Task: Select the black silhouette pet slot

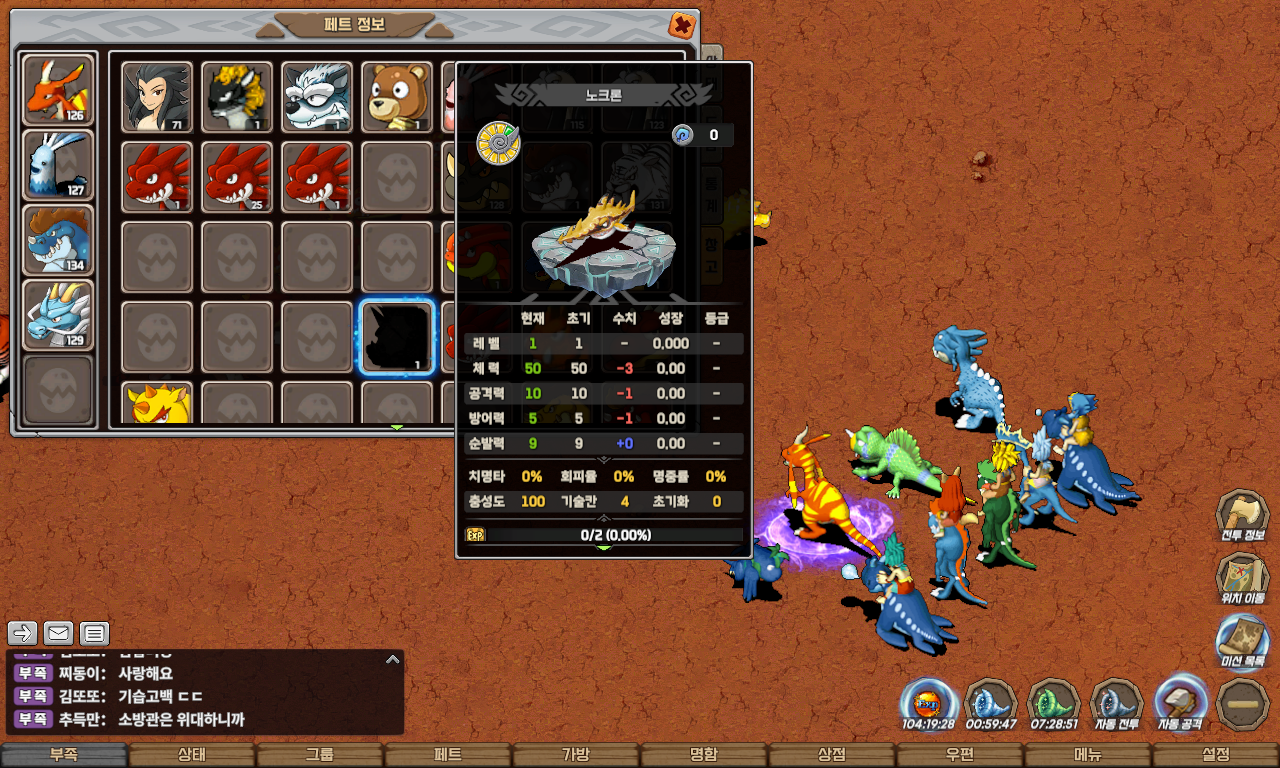Action: [x=397, y=337]
